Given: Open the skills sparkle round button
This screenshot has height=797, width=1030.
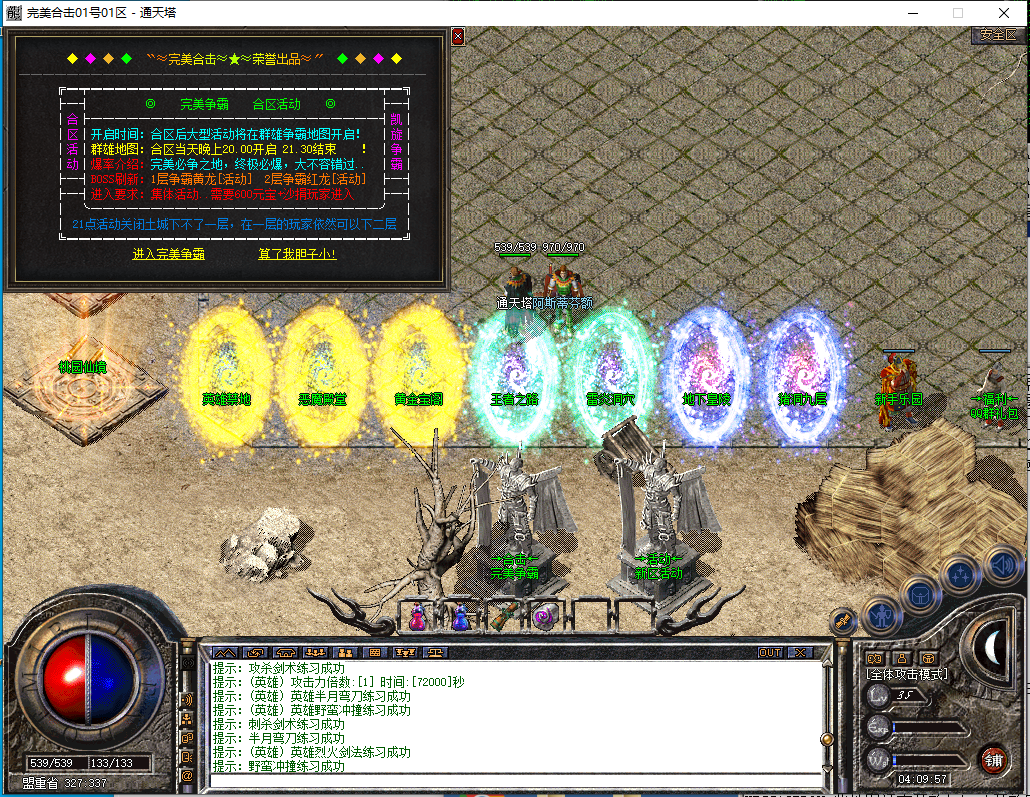Looking at the screenshot, I should (960, 575).
